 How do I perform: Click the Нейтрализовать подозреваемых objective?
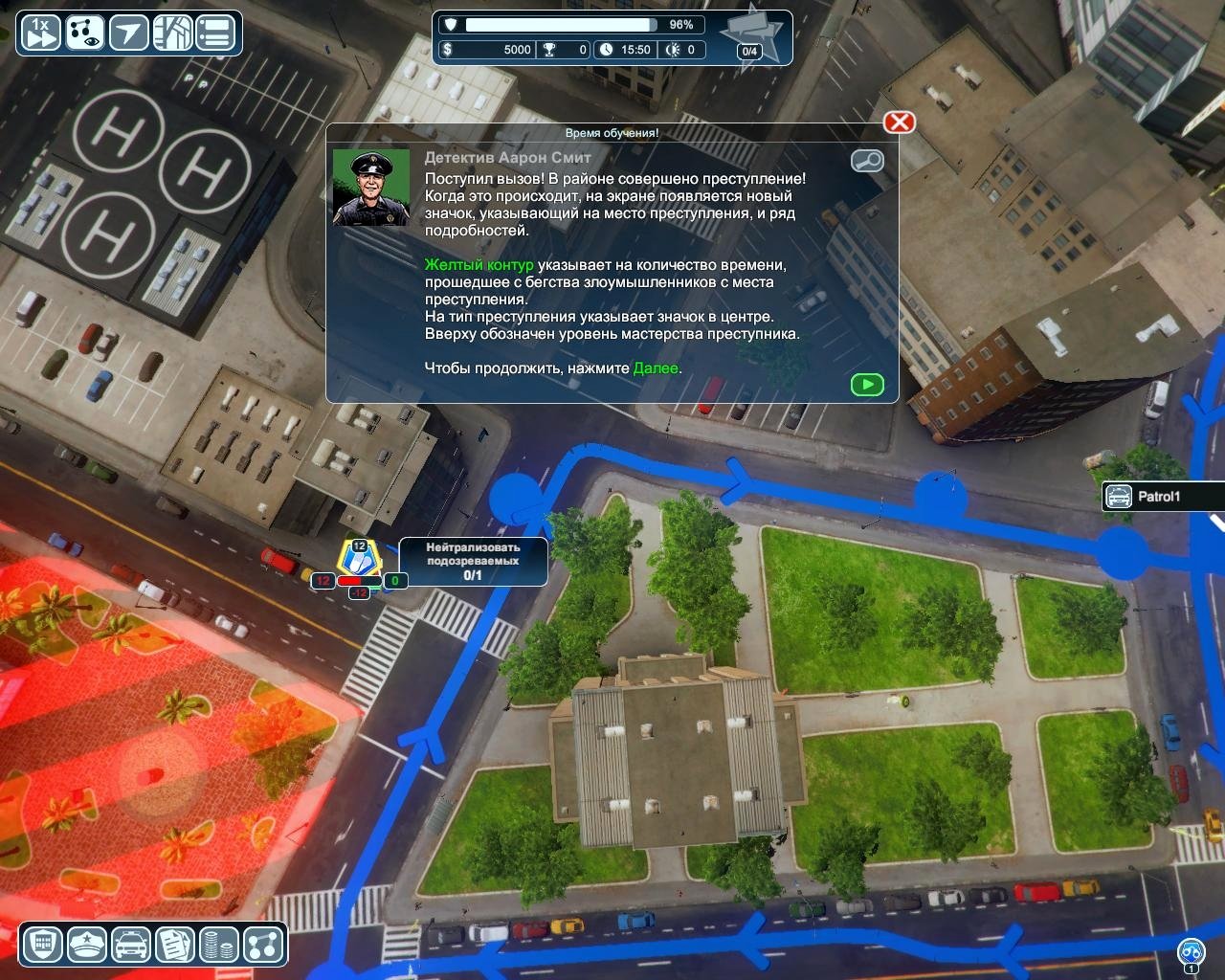click(473, 562)
